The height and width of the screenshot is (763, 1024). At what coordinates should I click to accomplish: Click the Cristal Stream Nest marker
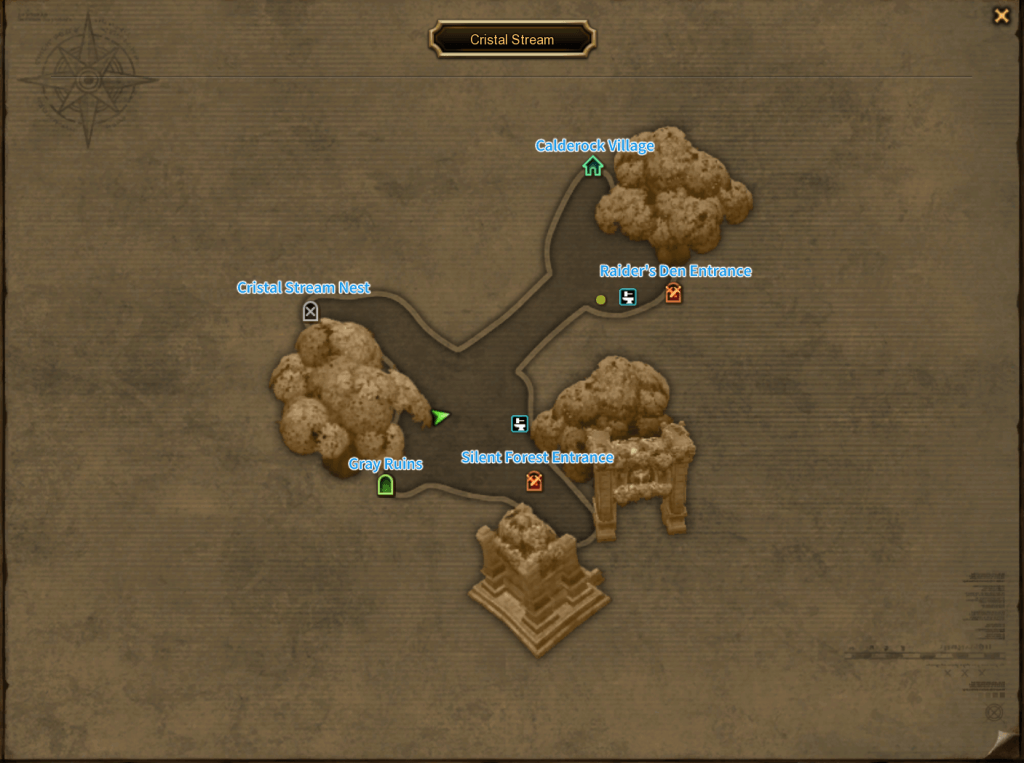pyautogui.click(x=310, y=312)
